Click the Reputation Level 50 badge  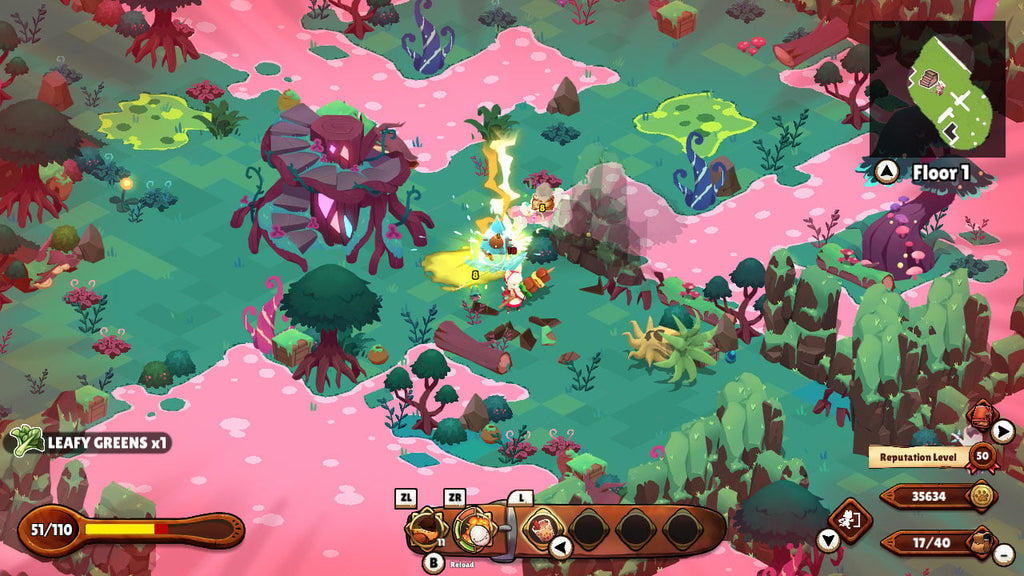point(982,457)
